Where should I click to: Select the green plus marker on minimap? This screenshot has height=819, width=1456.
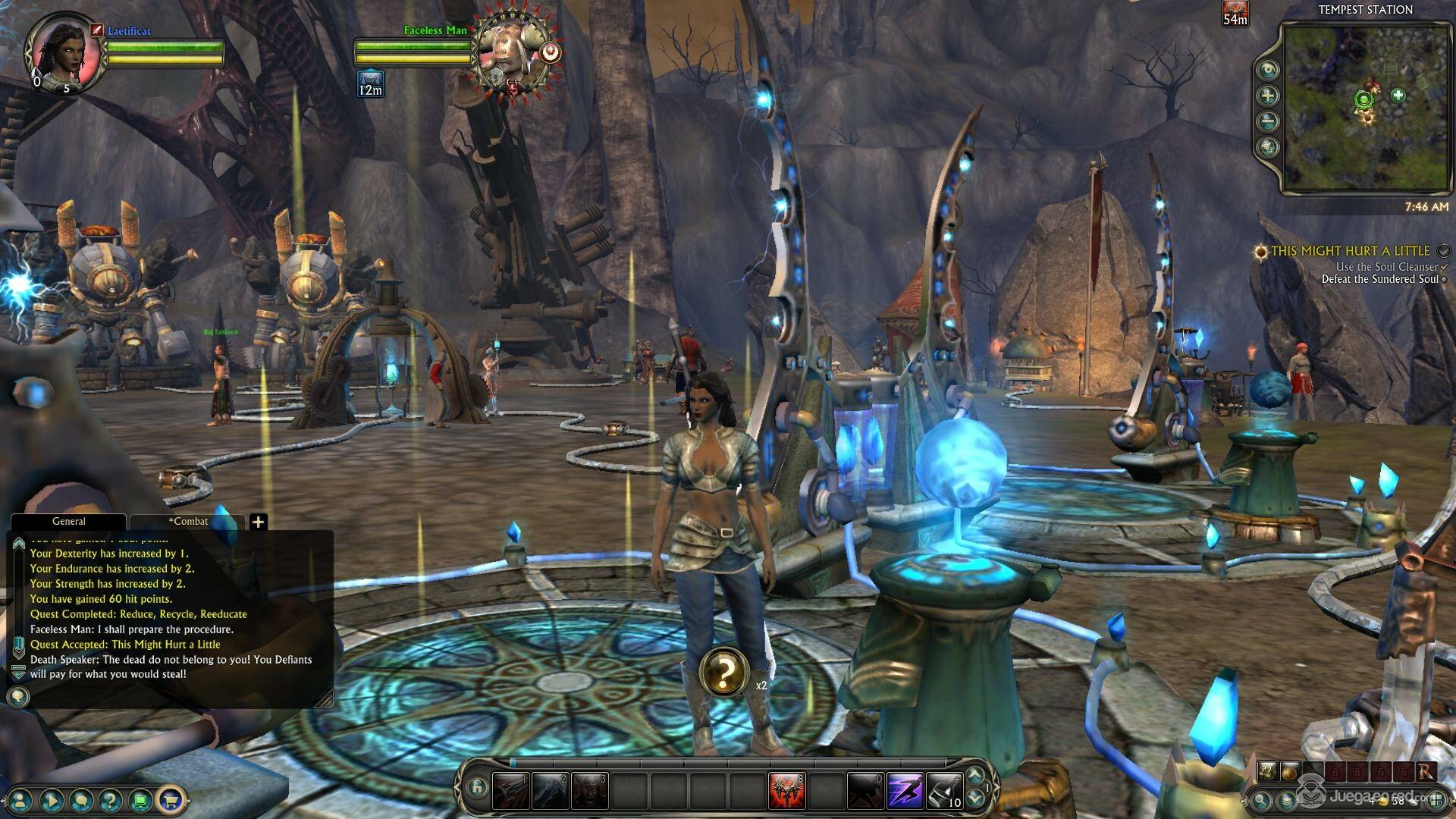click(1398, 96)
